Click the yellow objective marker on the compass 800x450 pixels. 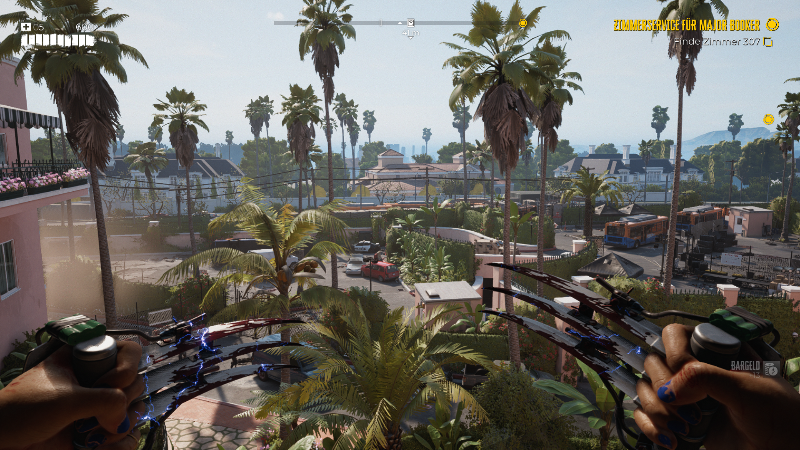(x=522, y=24)
